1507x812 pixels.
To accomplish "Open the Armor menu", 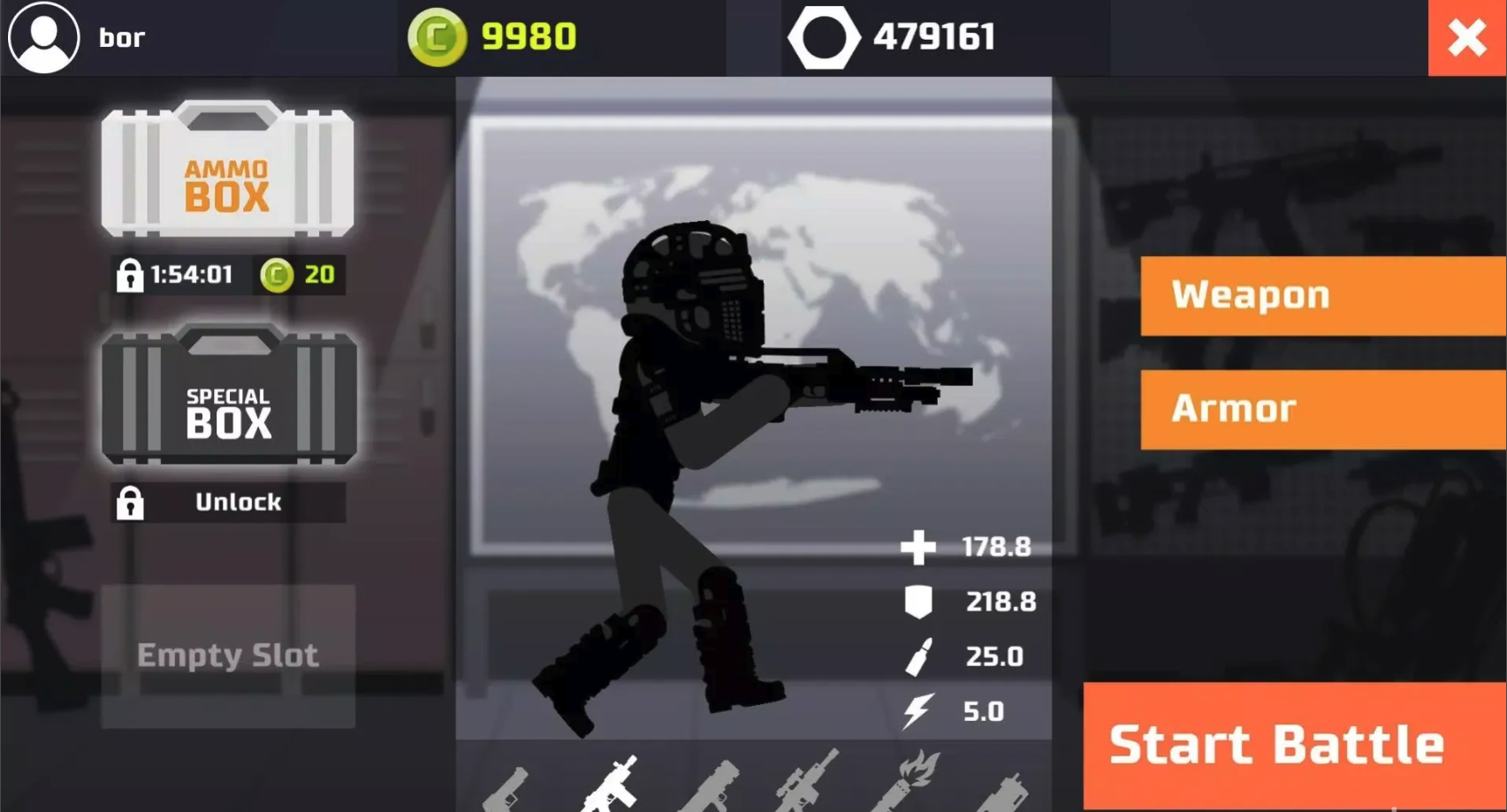I will [1322, 409].
